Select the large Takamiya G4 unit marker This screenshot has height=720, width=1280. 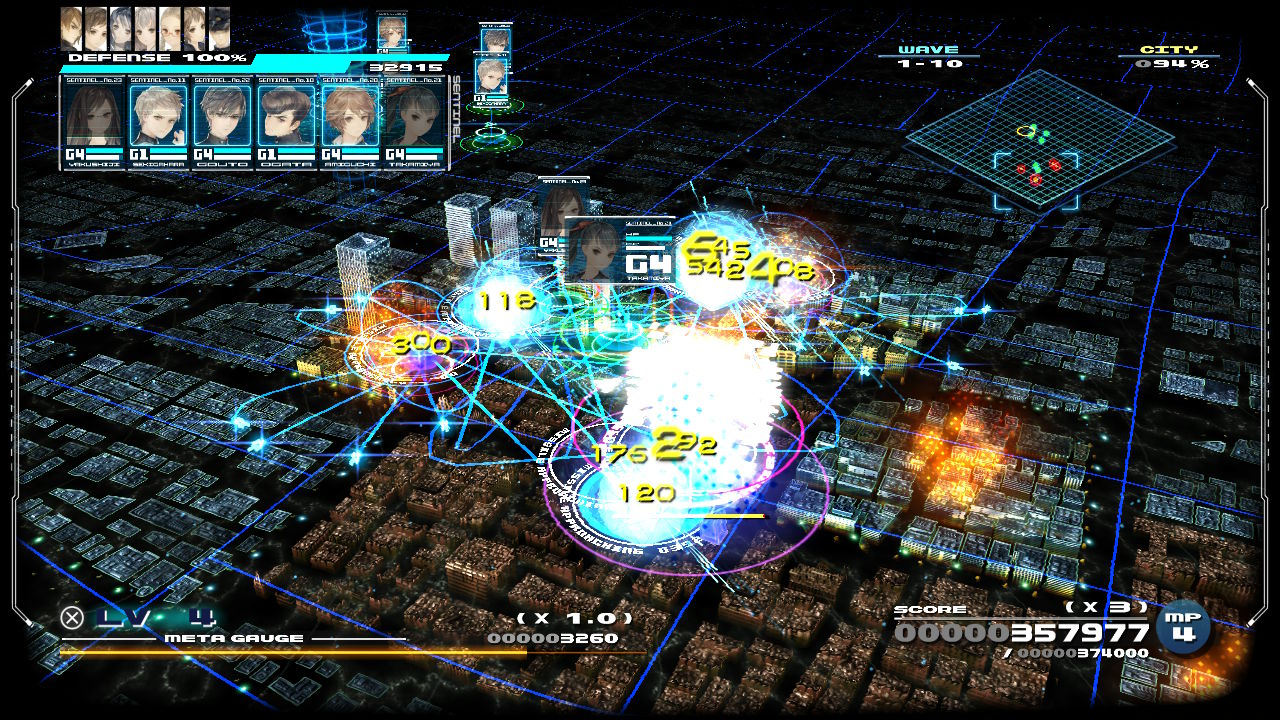click(x=620, y=250)
